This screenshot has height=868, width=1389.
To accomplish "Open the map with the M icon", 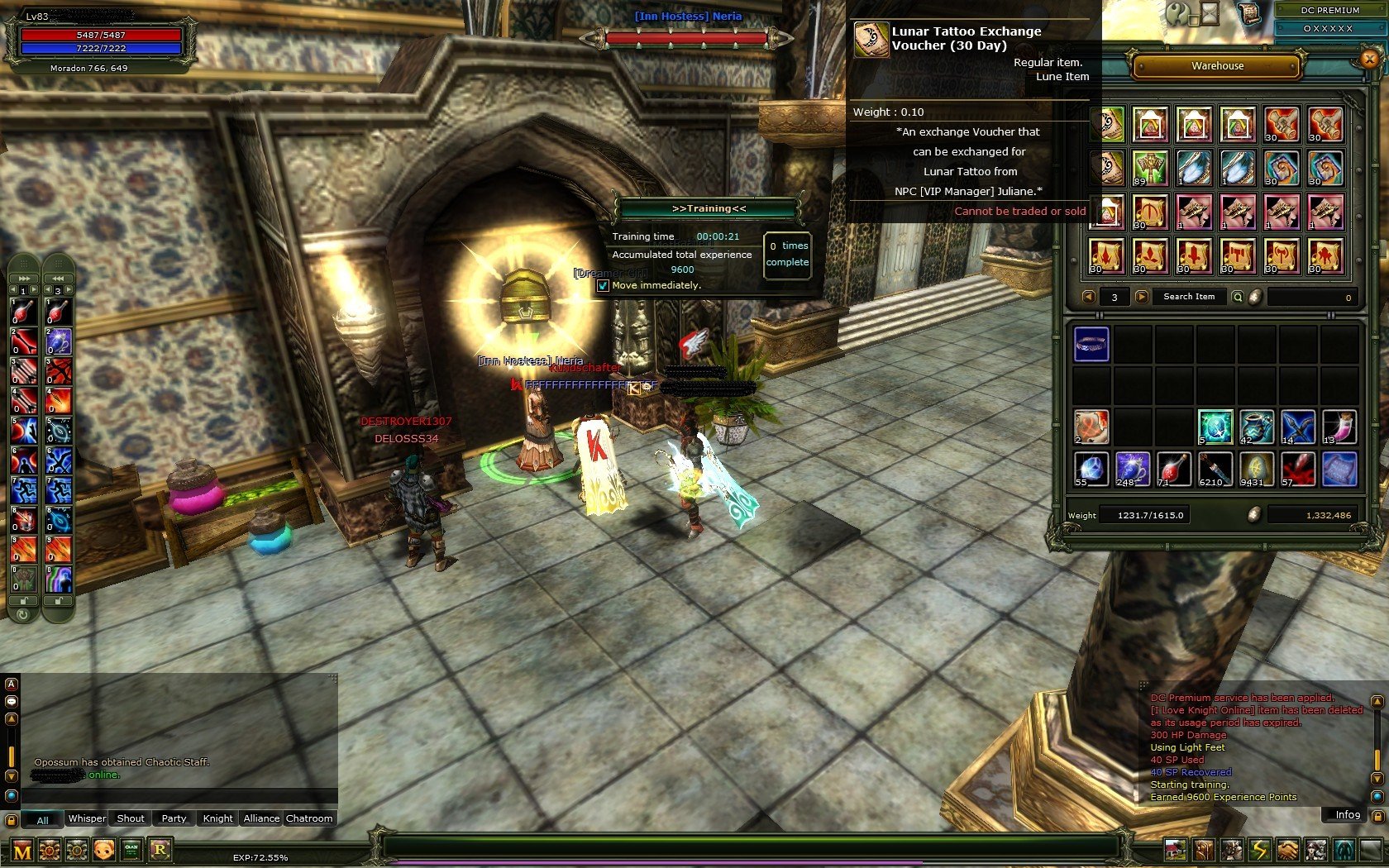I will tap(21, 848).
